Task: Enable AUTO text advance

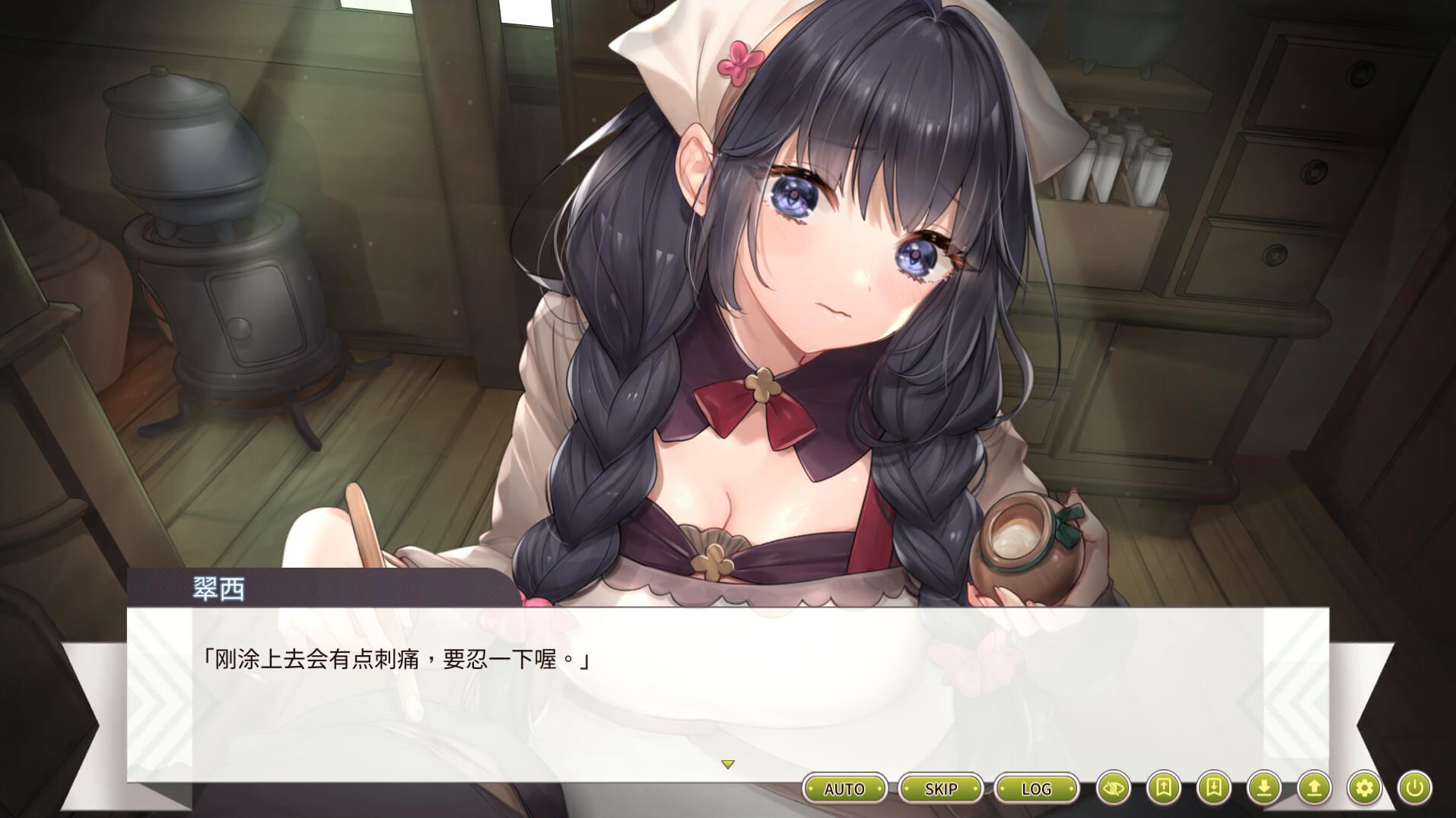Action: coord(844,788)
